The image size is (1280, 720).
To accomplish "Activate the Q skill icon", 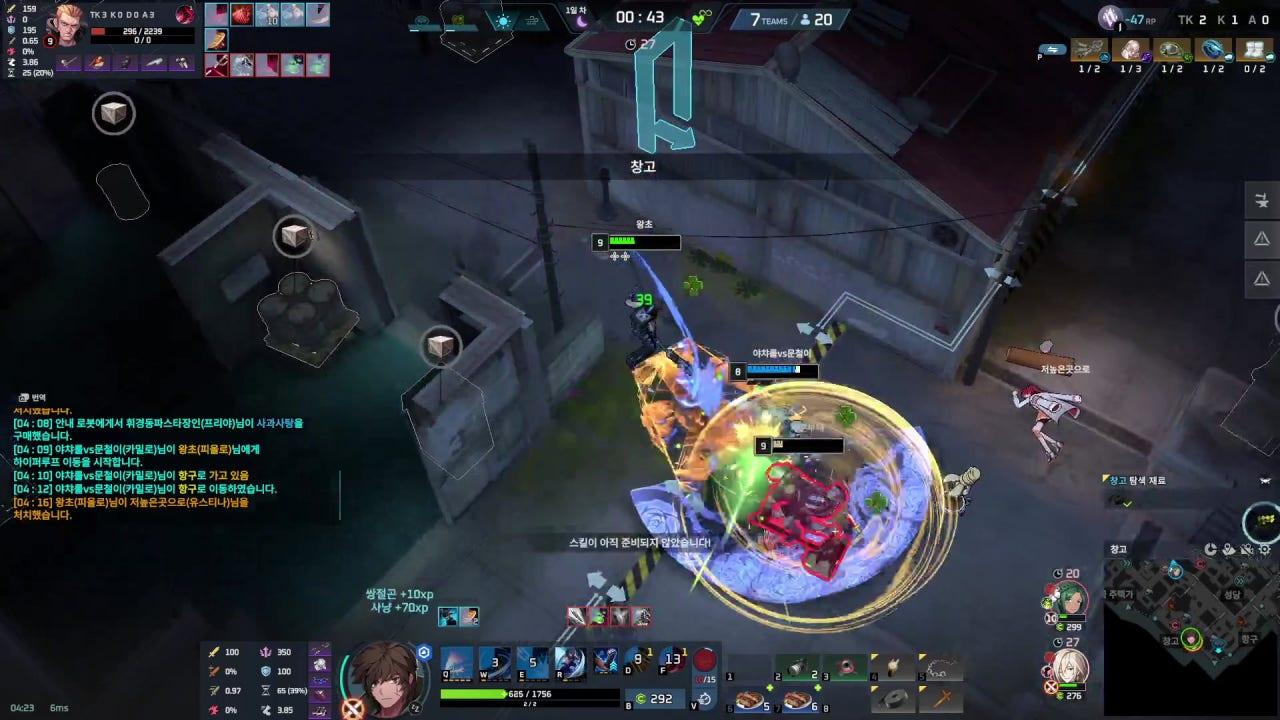I will pos(456,660).
